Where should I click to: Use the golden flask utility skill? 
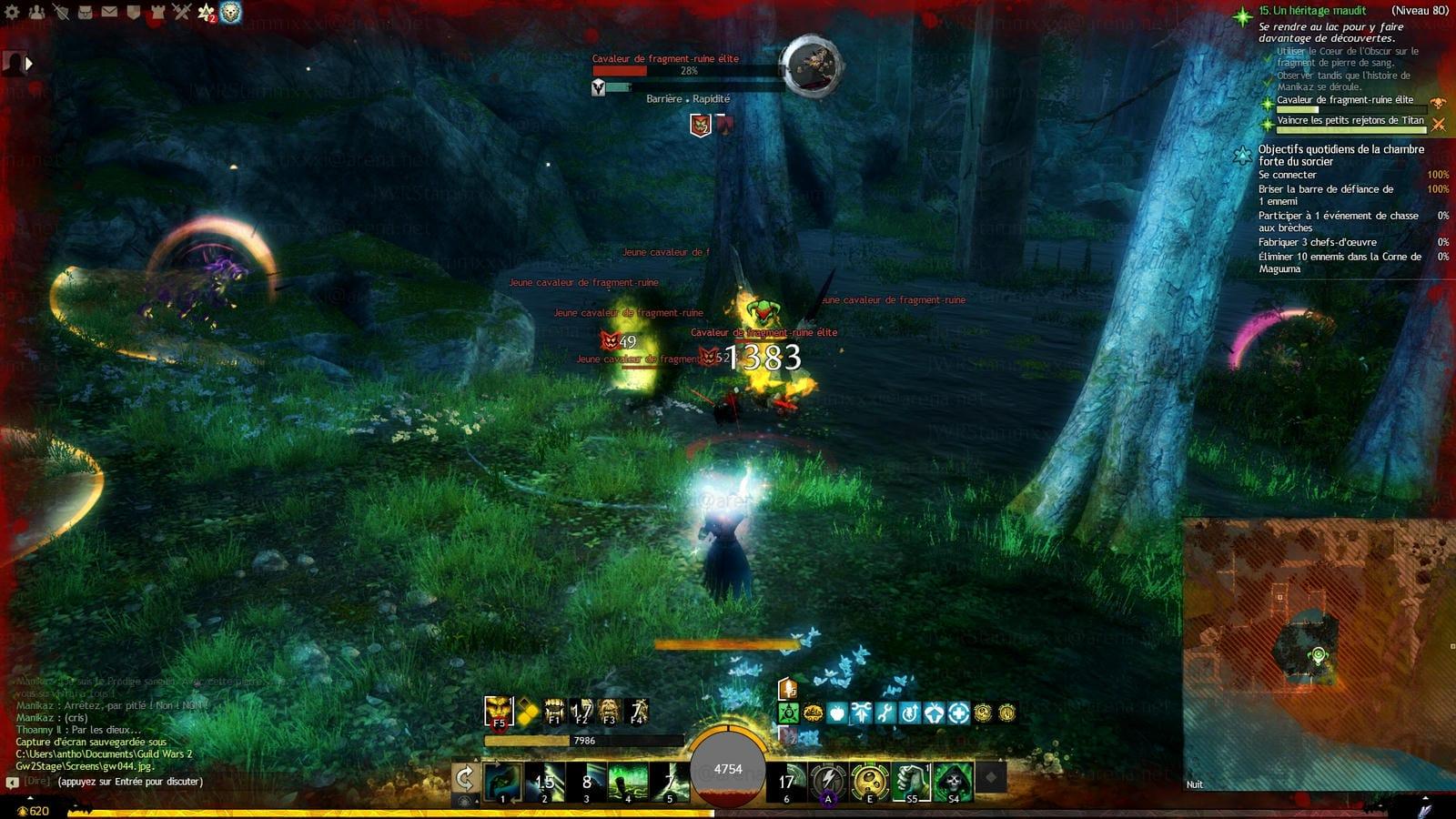[870, 781]
